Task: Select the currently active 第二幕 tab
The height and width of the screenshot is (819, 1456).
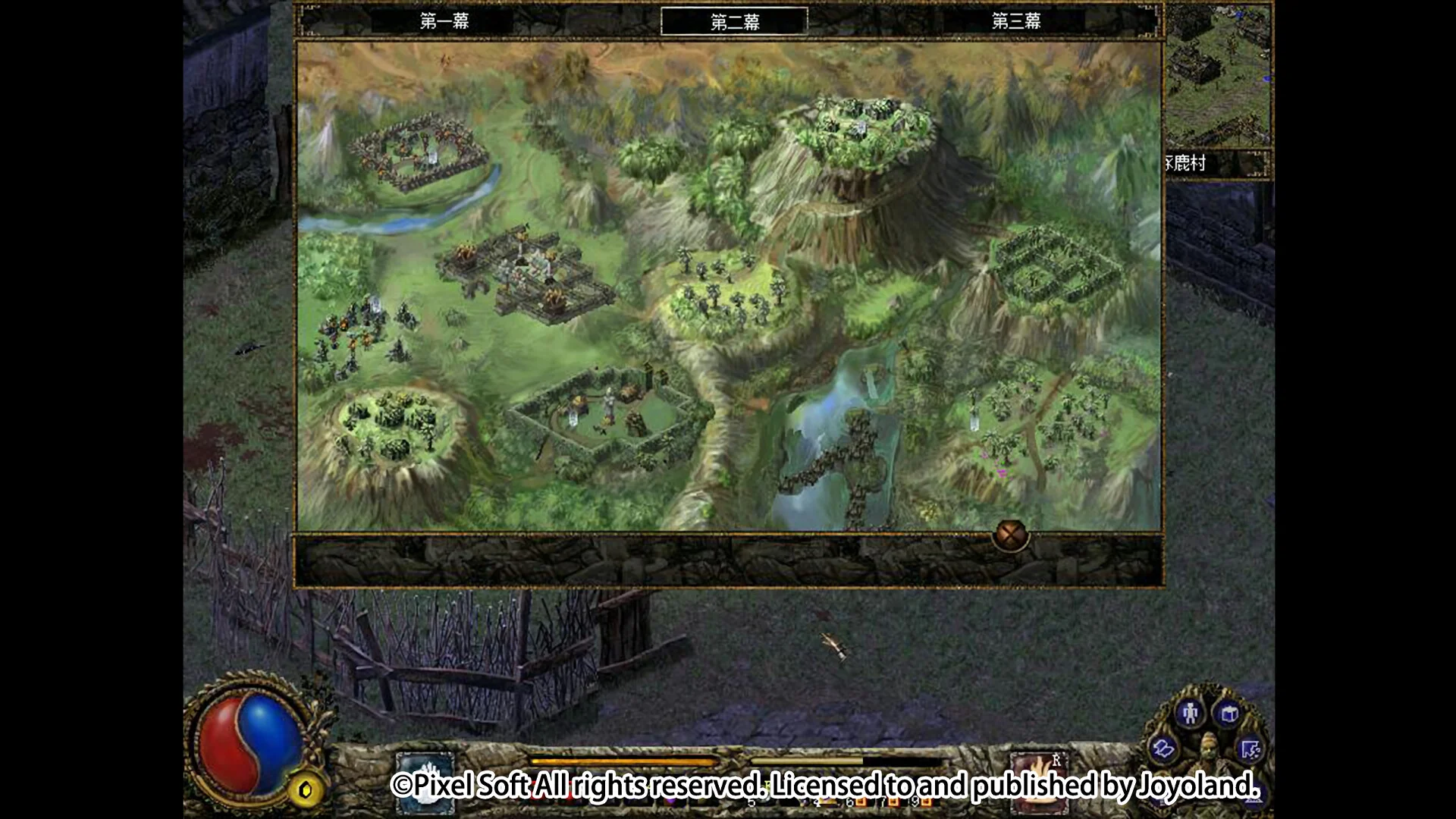Action: (734, 22)
